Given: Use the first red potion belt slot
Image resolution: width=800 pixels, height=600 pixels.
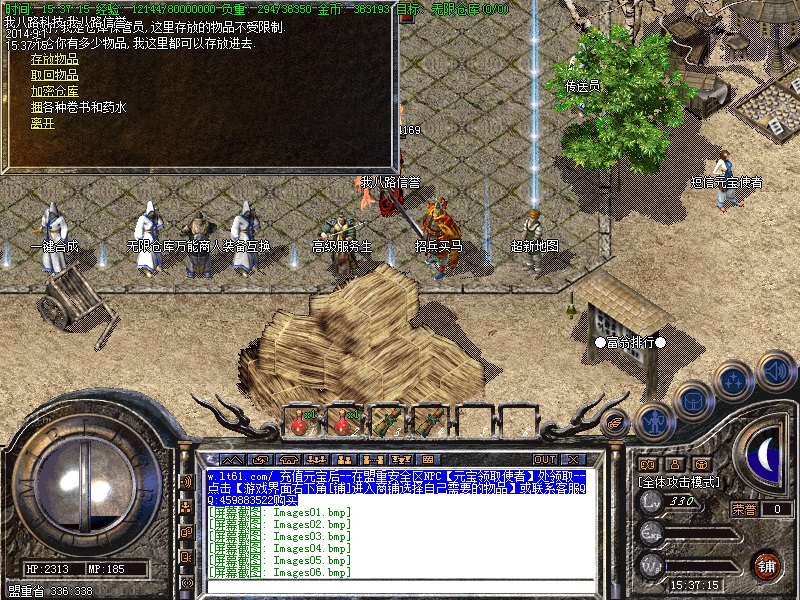Looking at the screenshot, I should coord(300,420).
